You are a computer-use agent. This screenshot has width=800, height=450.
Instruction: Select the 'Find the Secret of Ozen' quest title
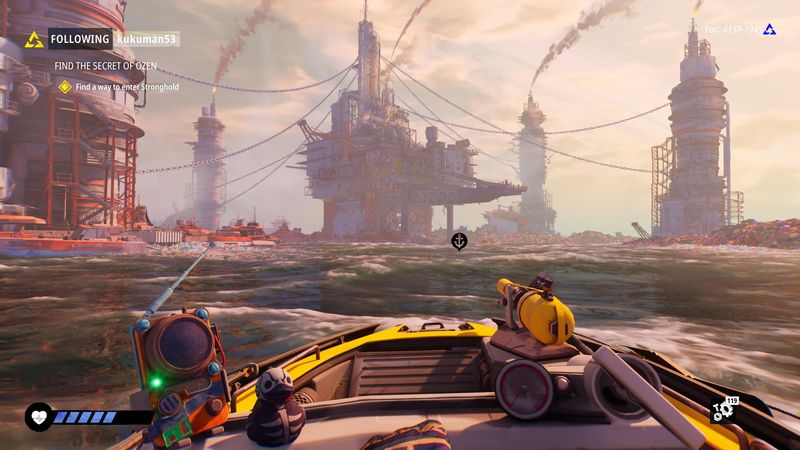[104, 66]
